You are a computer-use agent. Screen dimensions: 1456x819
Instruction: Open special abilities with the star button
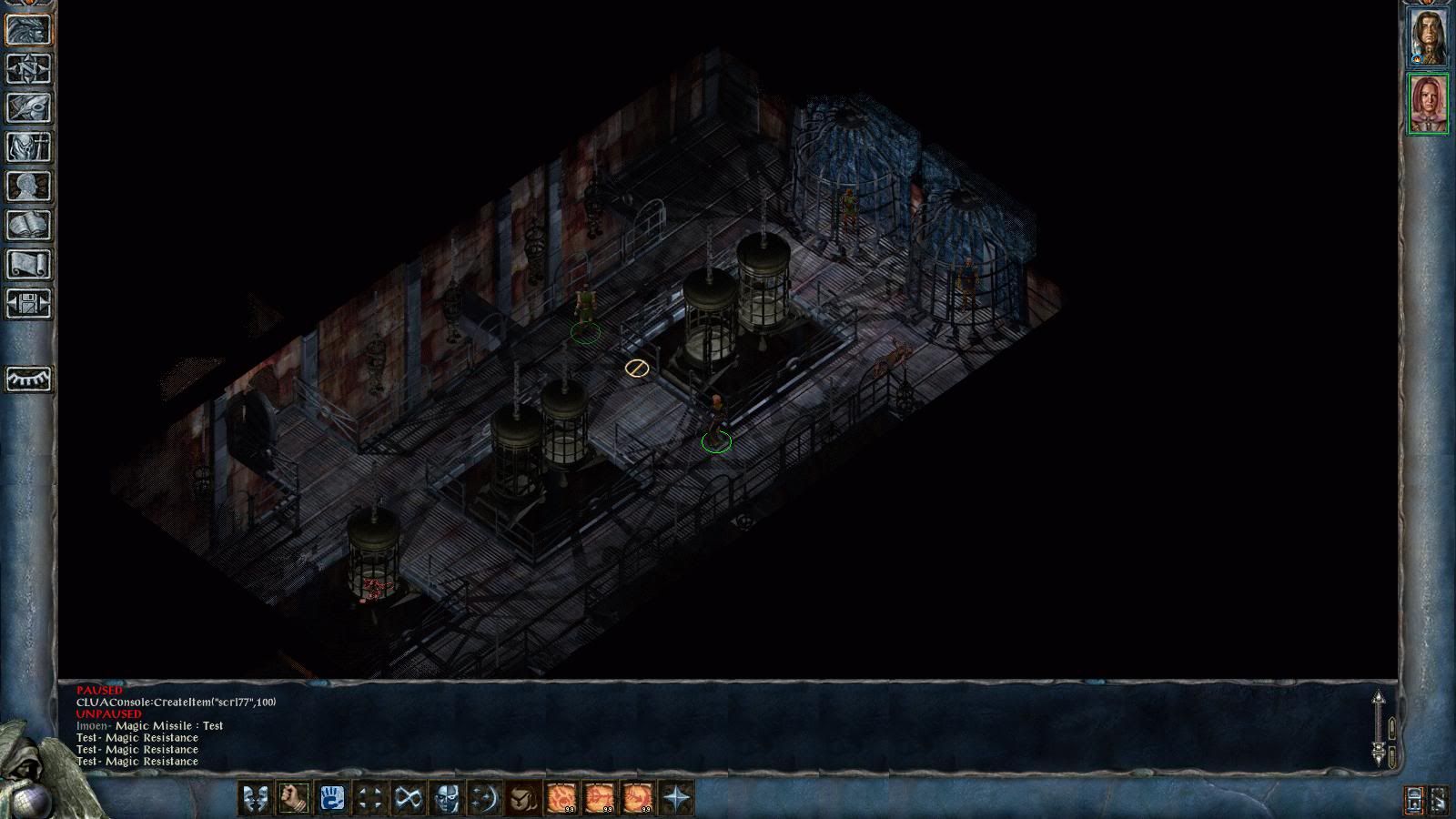(x=676, y=799)
